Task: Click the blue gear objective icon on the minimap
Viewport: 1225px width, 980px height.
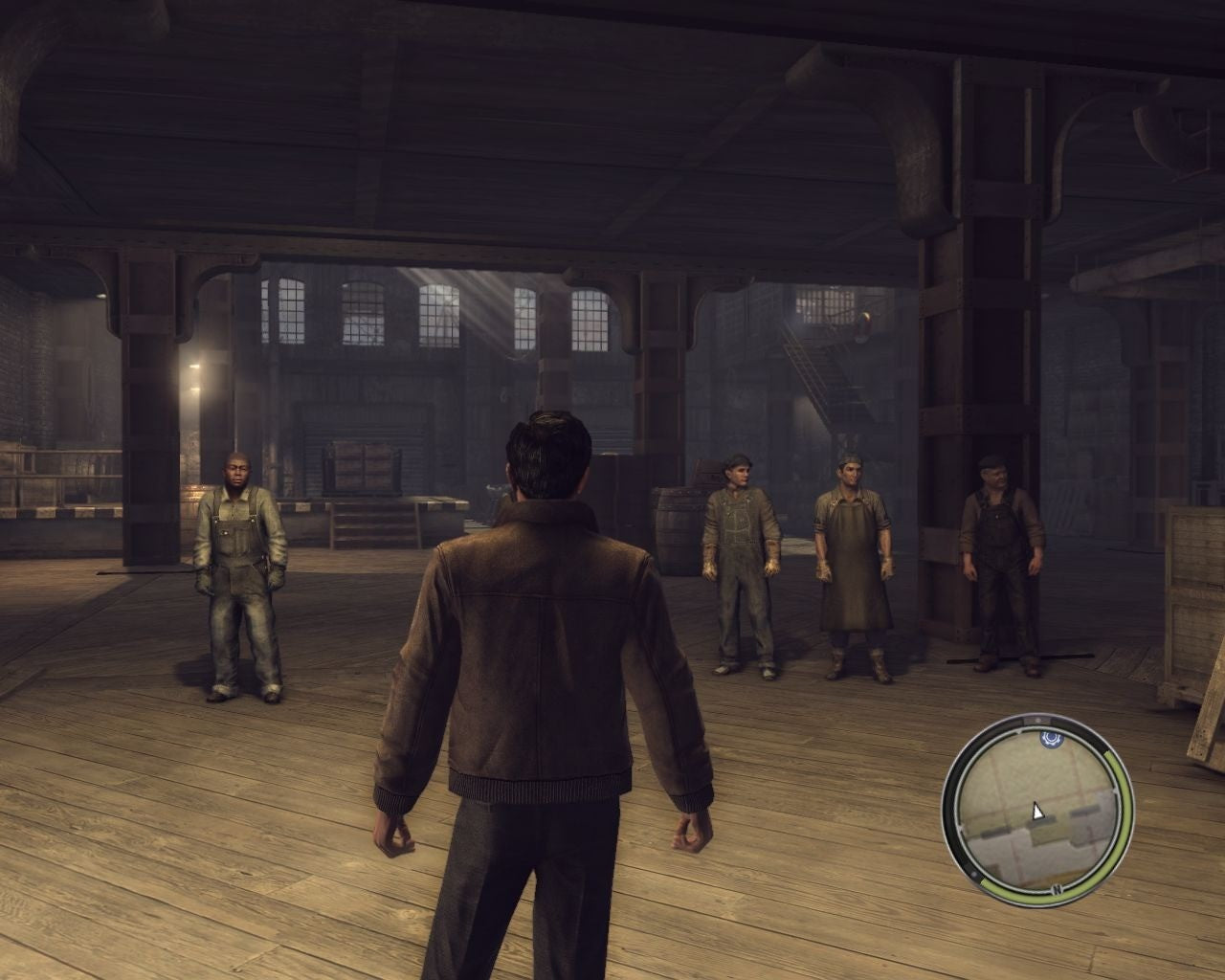Action: (x=1050, y=740)
